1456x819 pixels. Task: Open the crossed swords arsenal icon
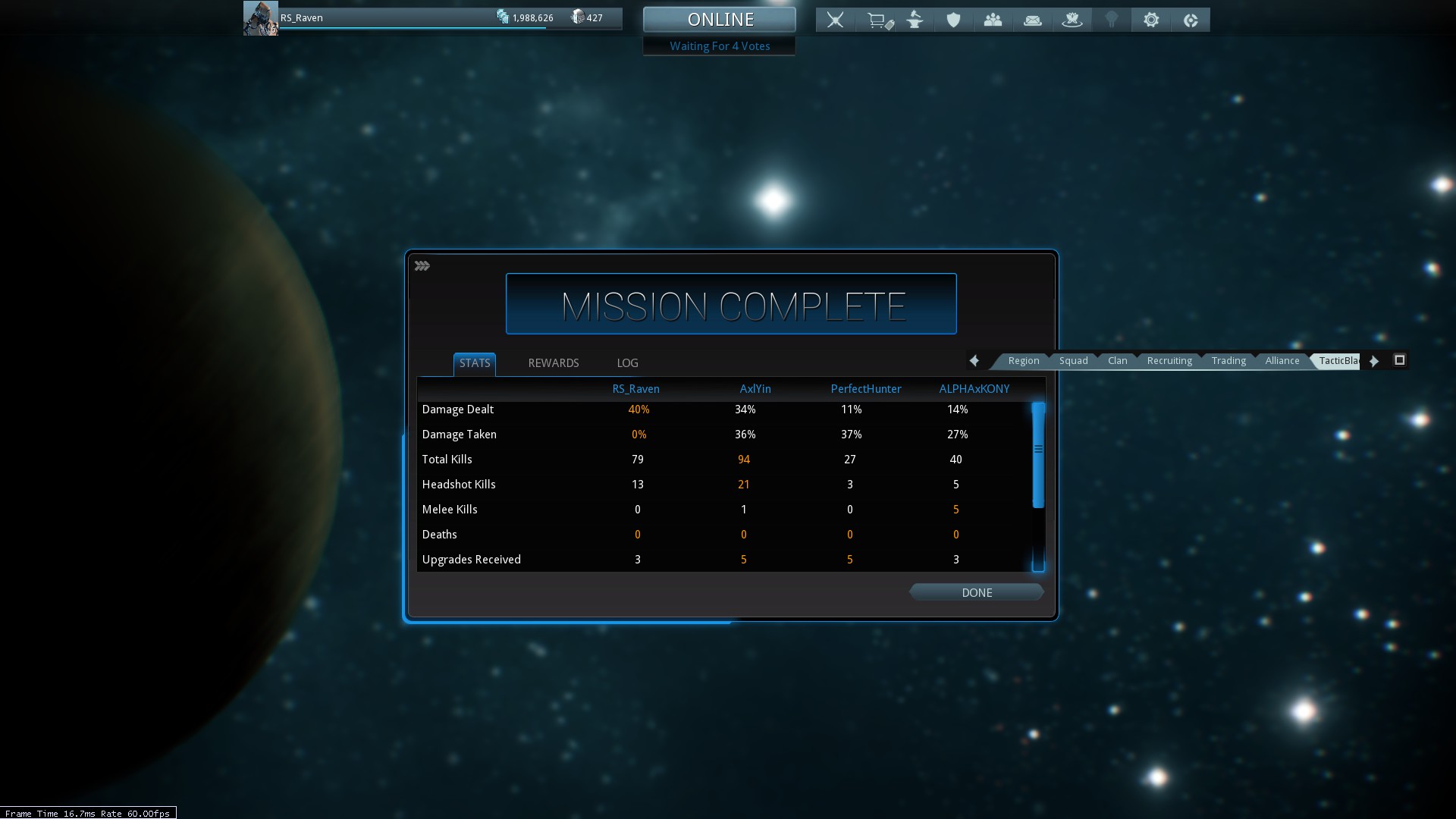coord(835,20)
